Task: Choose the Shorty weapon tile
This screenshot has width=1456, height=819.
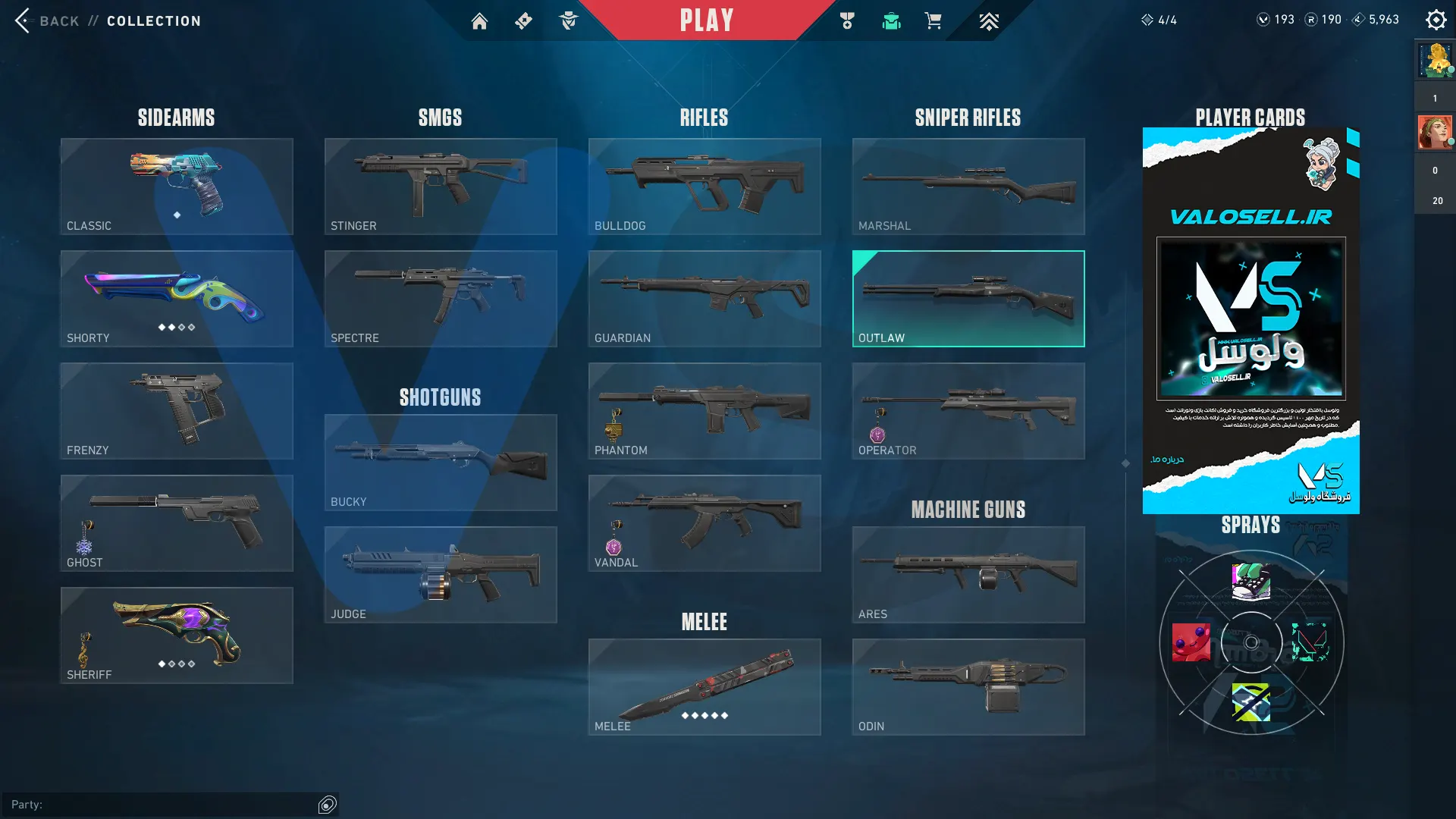Action: [x=177, y=299]
